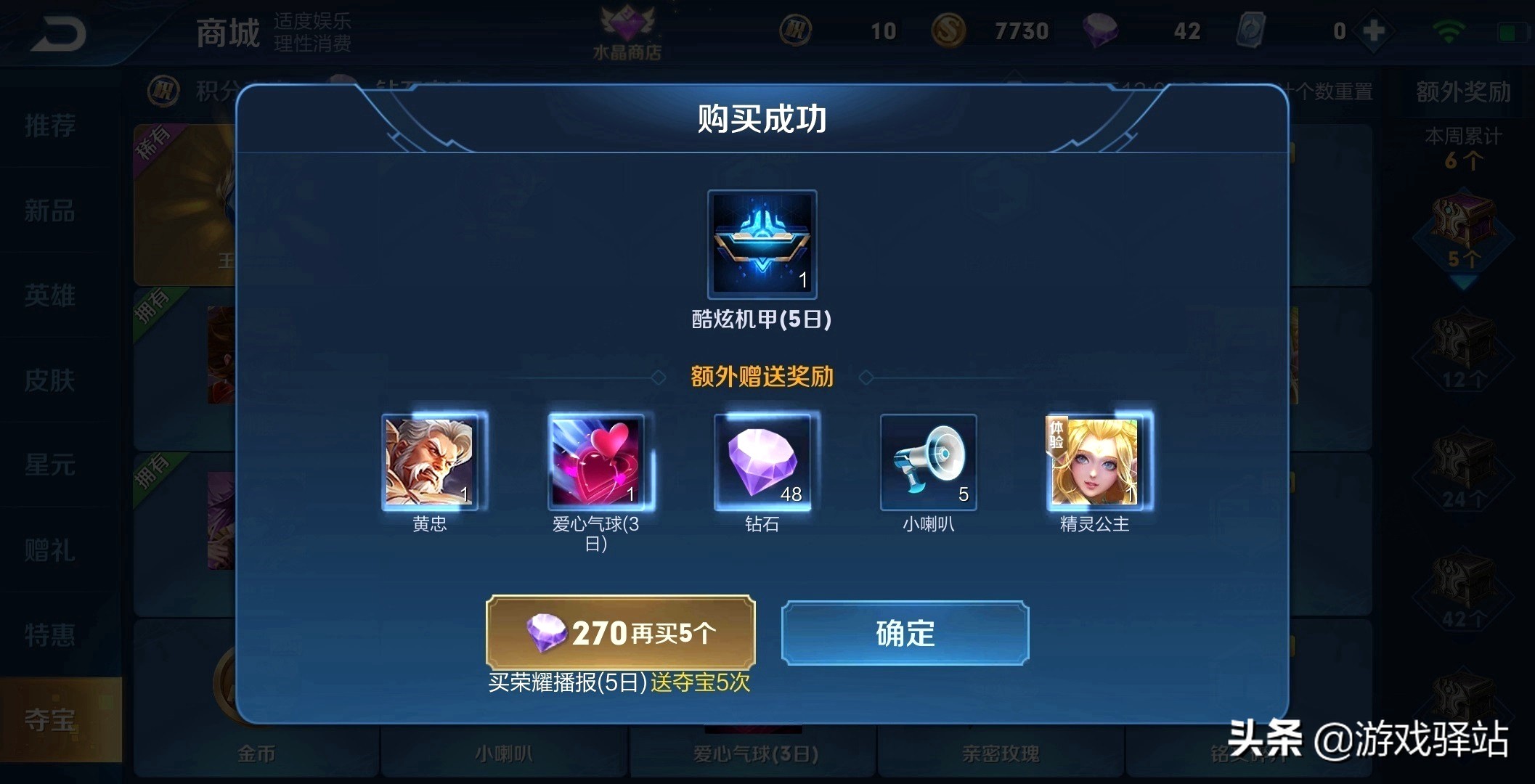Viewport: 1535px width, 784px height.
Task: Click 270再买5个 to buy five more
Action: pos(621,632)
